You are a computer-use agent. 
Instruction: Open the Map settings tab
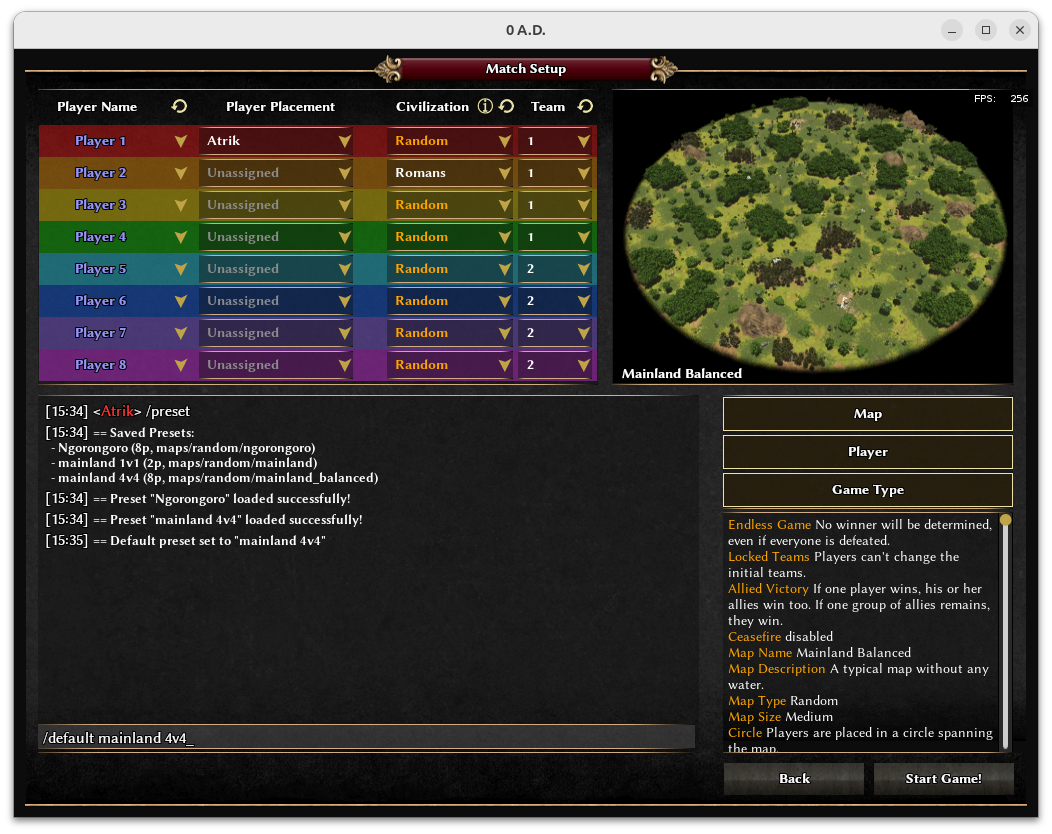pos(867,414)
